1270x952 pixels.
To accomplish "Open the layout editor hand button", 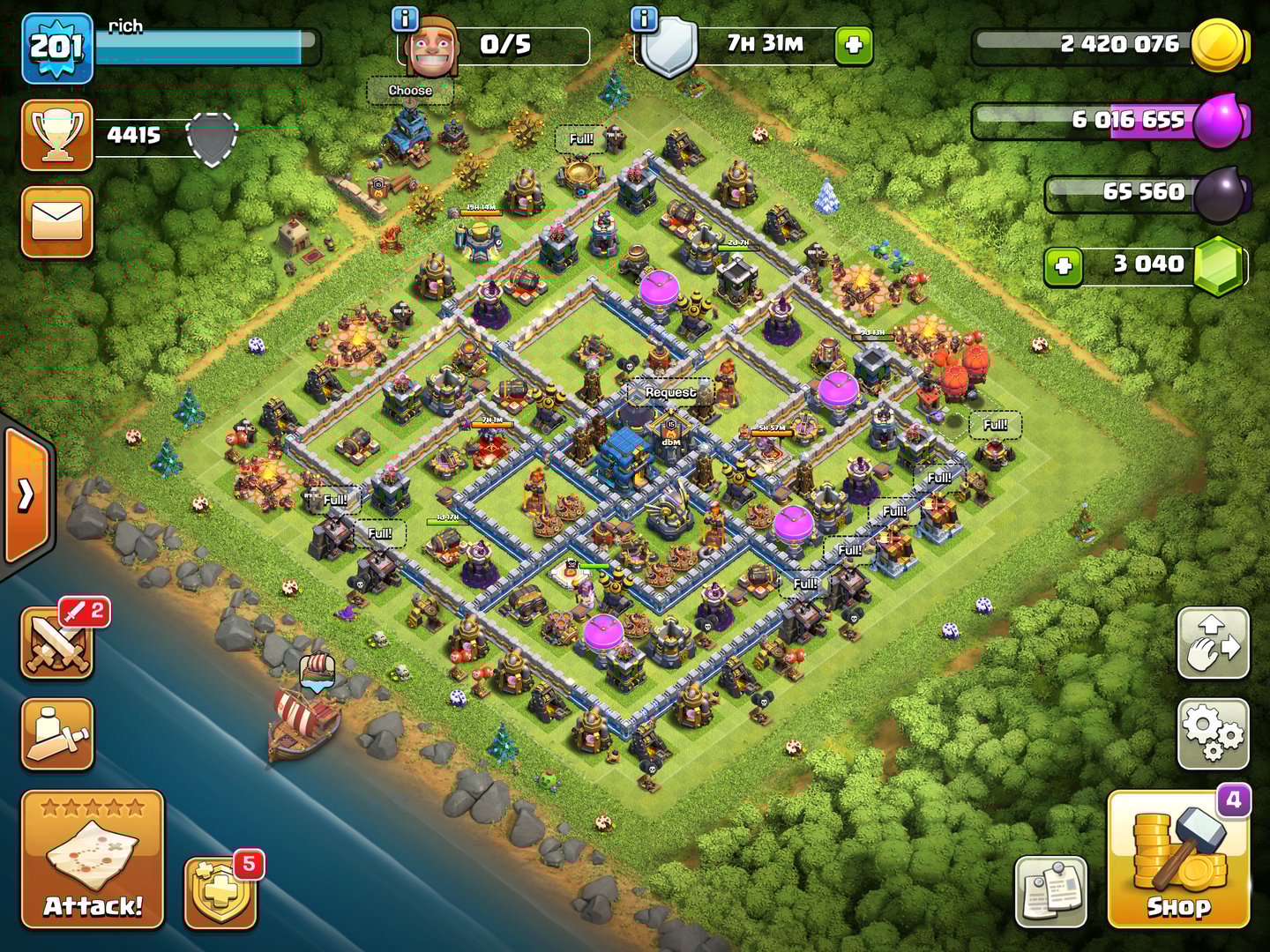I will (1214, 643).
